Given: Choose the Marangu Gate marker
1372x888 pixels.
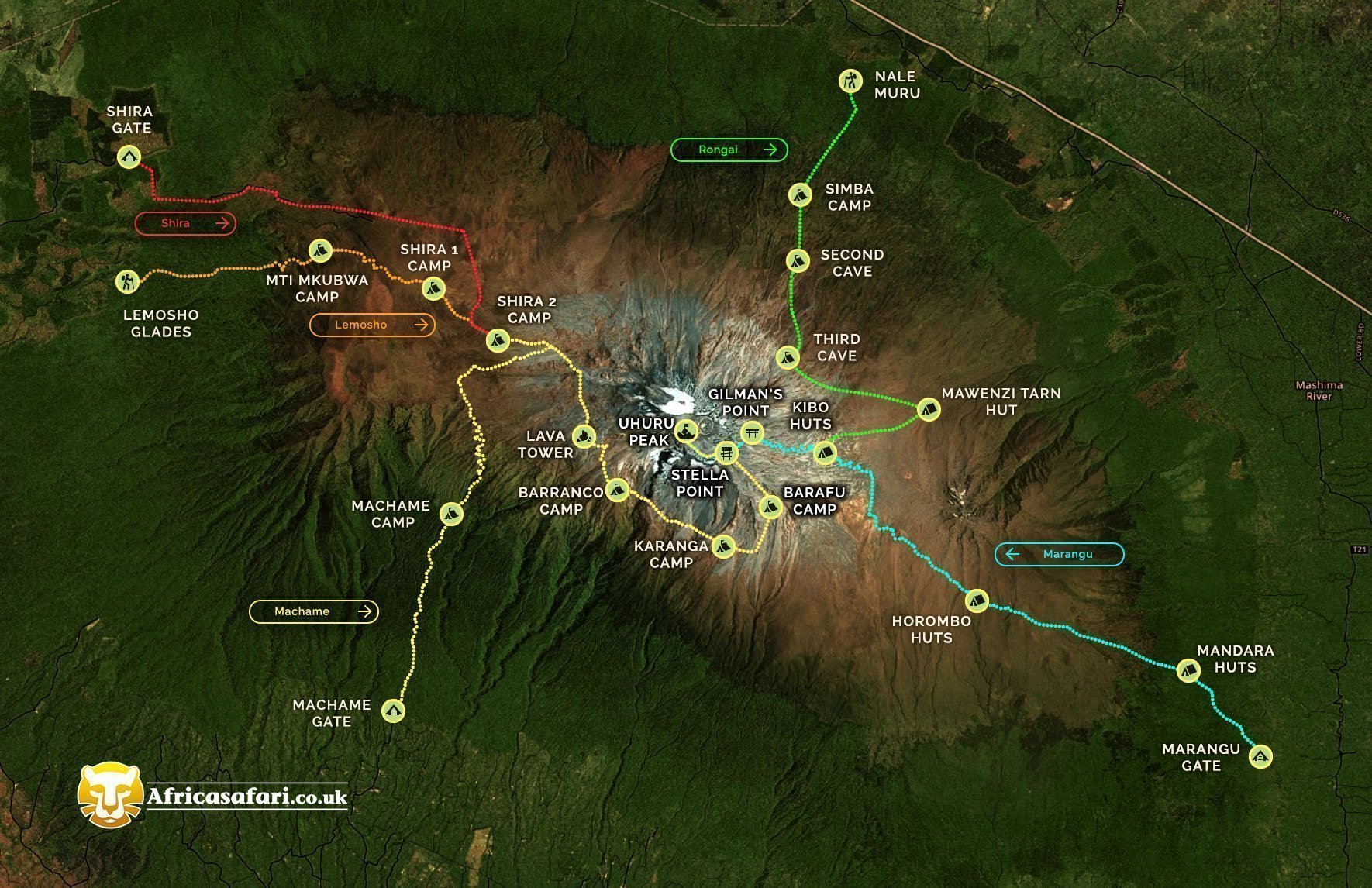Looking at the screenshot, I should [1260, 755].
